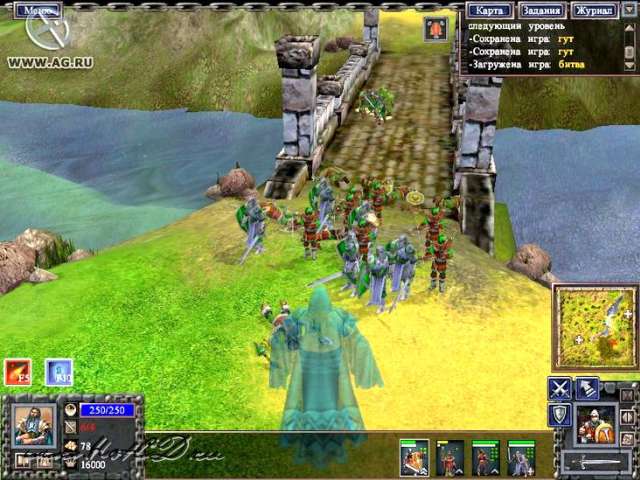Activate the blue spell icon
Image resolution: width=640 pixels, height=480 pixels.
(x=59, y=372)
